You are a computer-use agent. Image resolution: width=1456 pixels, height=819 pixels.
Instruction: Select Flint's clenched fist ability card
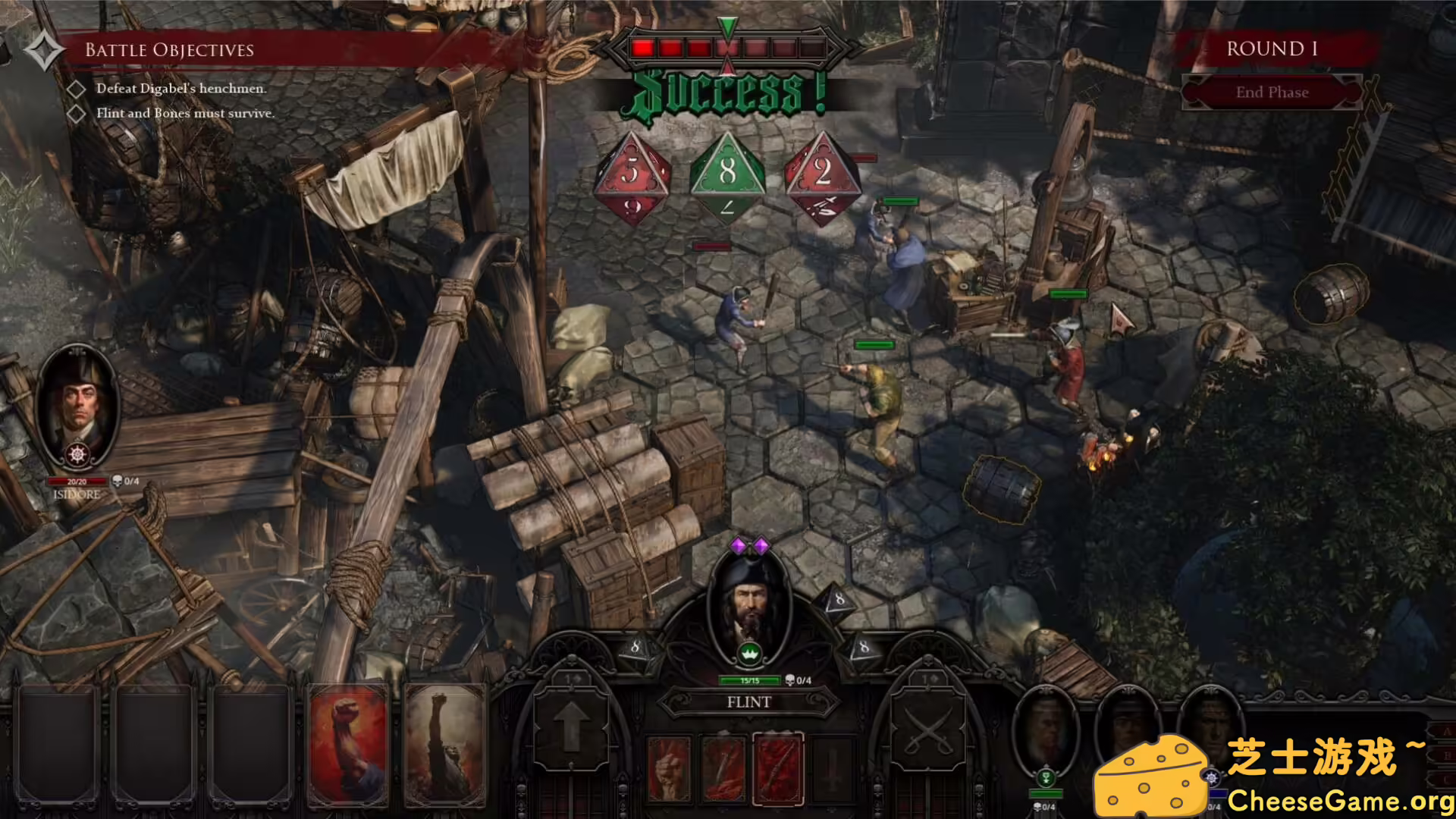click(x=669, y=768)
